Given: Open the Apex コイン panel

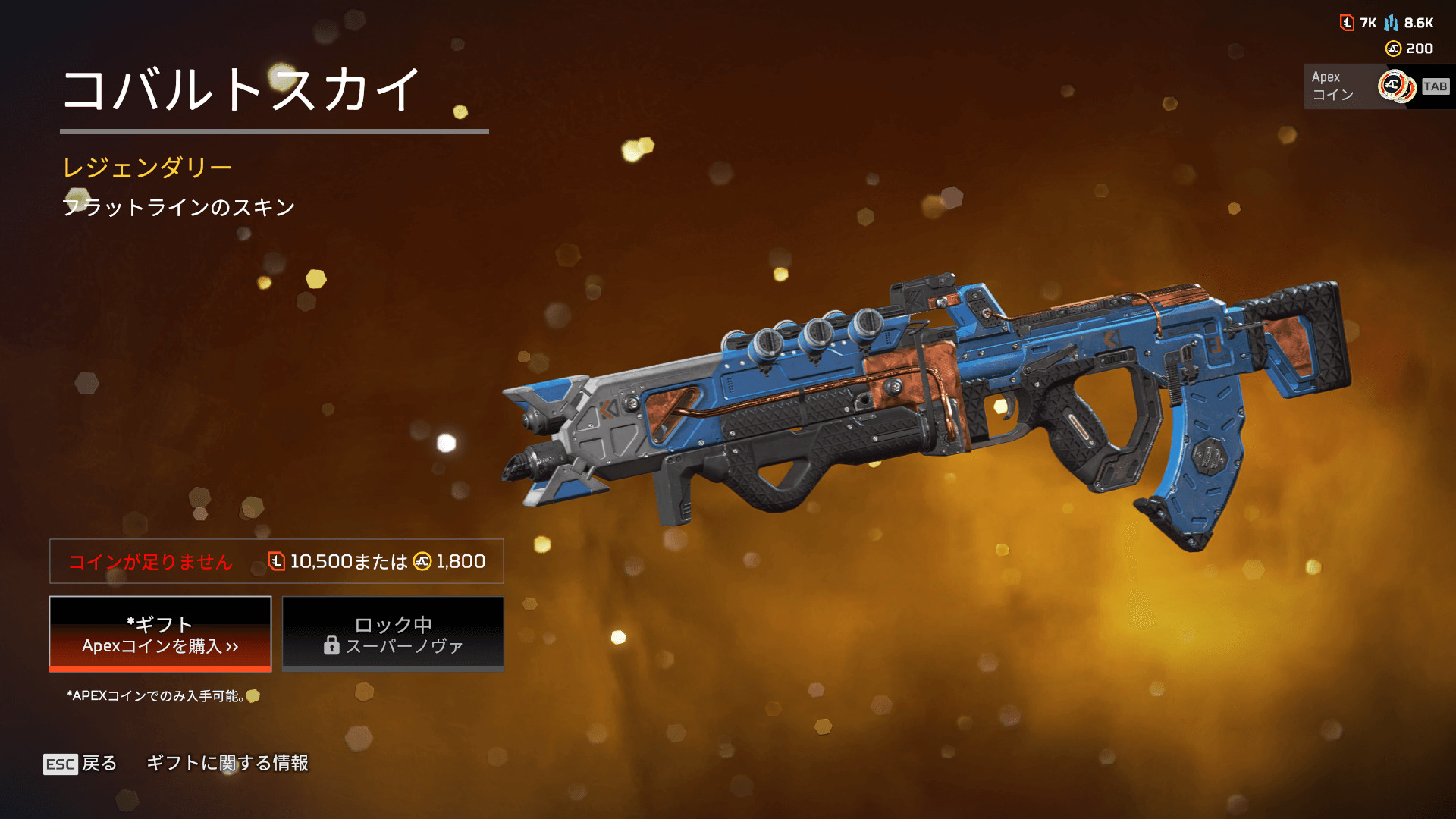Looking at the screenshot, I should [x=1376, y=86].
